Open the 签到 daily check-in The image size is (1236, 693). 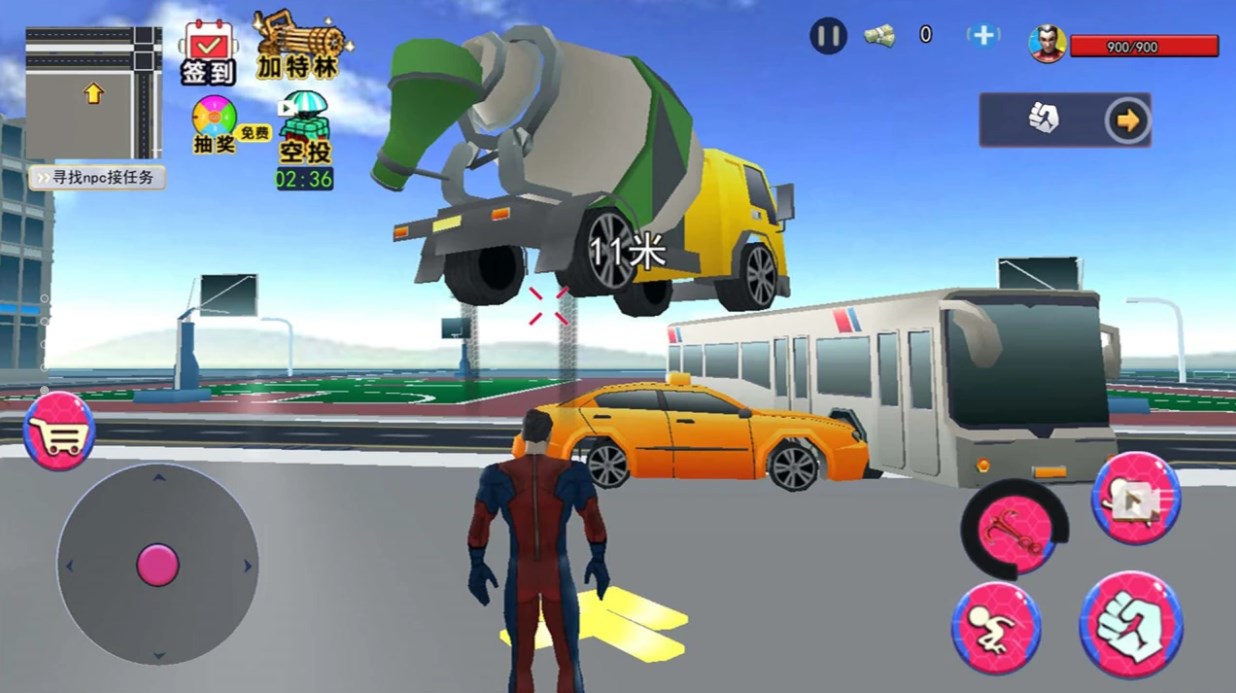coord(208,53)
